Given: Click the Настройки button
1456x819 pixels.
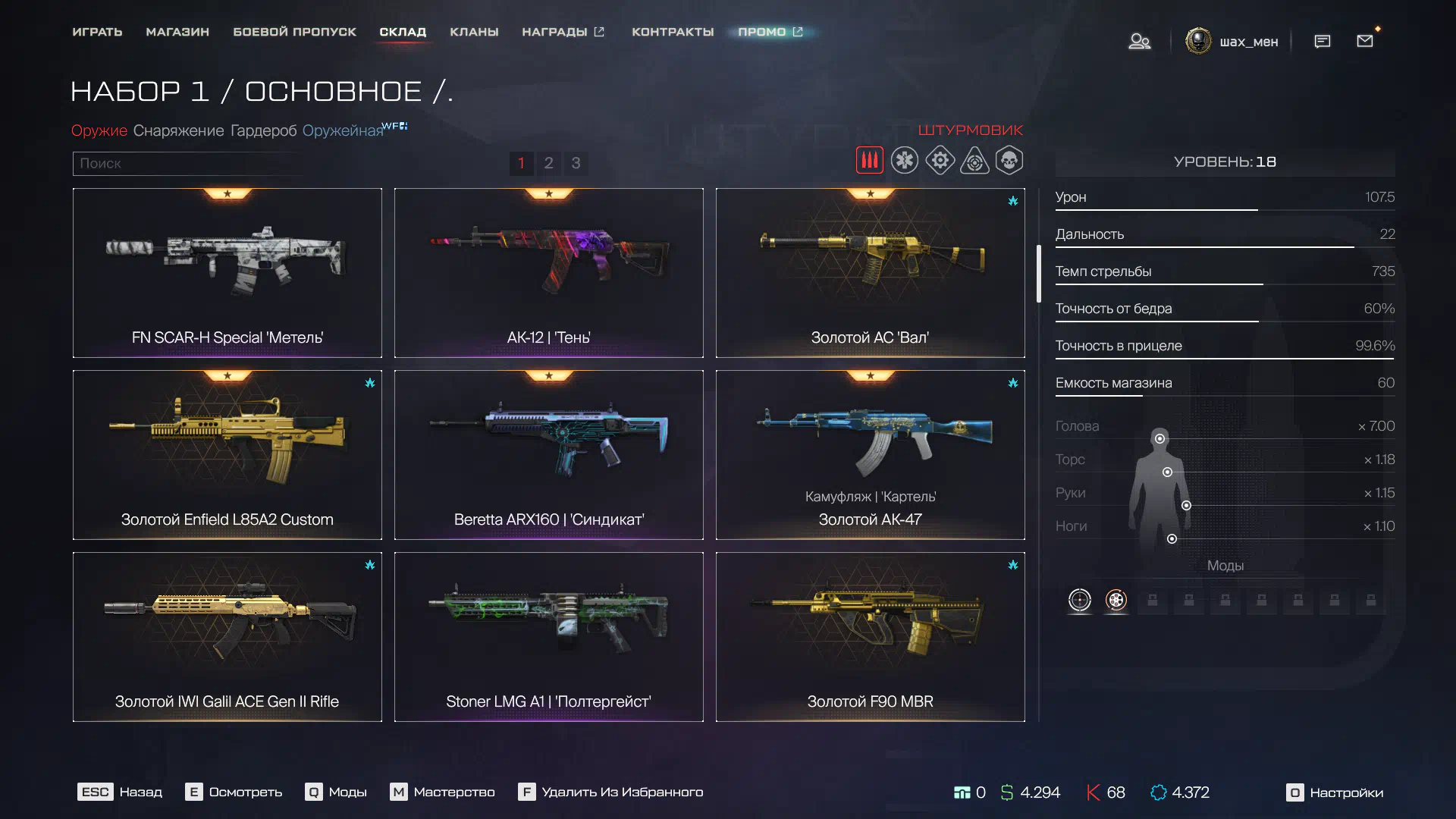Looking at the screenshot, I should [x=1335, y=792].
